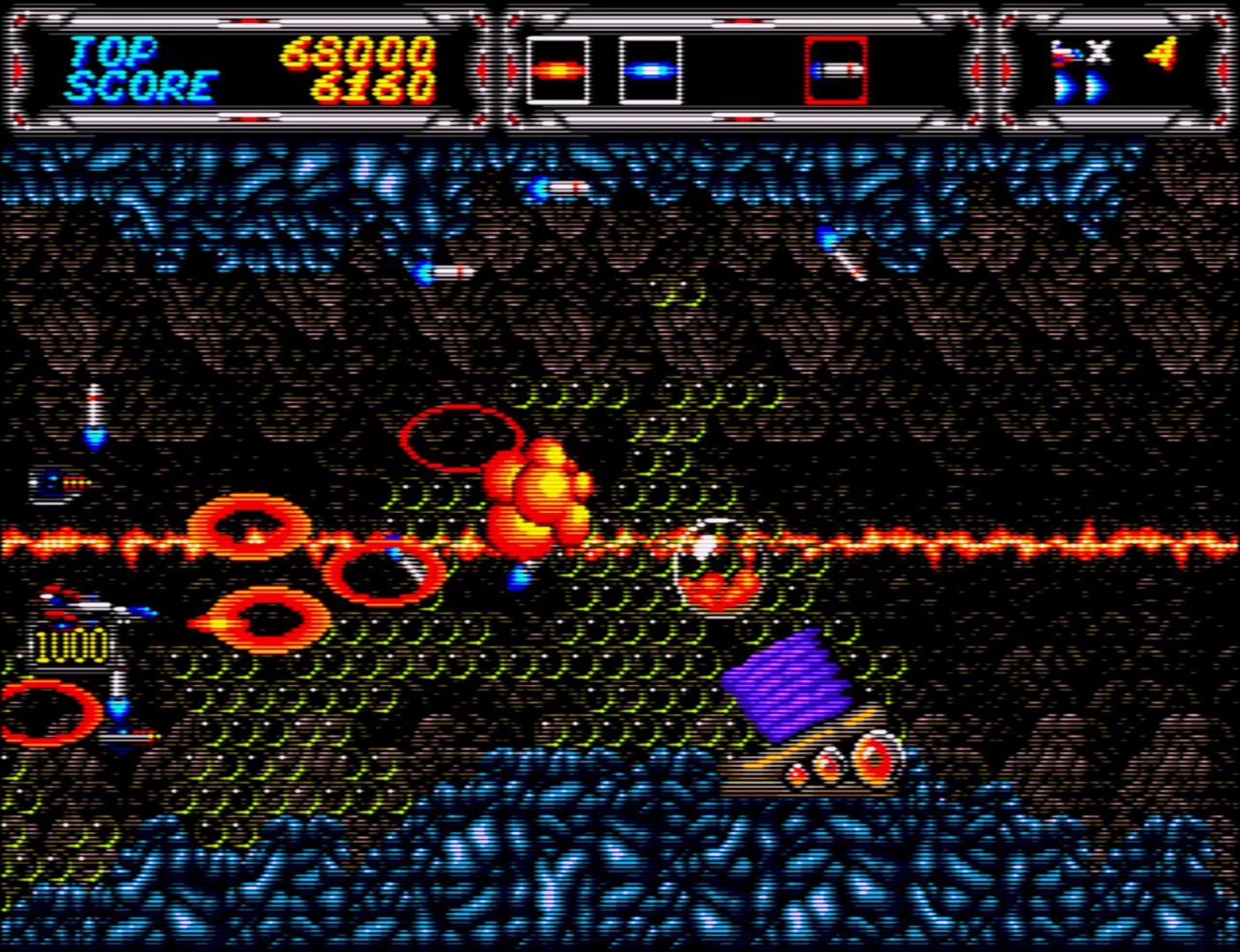Select the red-framed missile weapon slot
The image size is (1240, 952).
click(x=835, y=71)
